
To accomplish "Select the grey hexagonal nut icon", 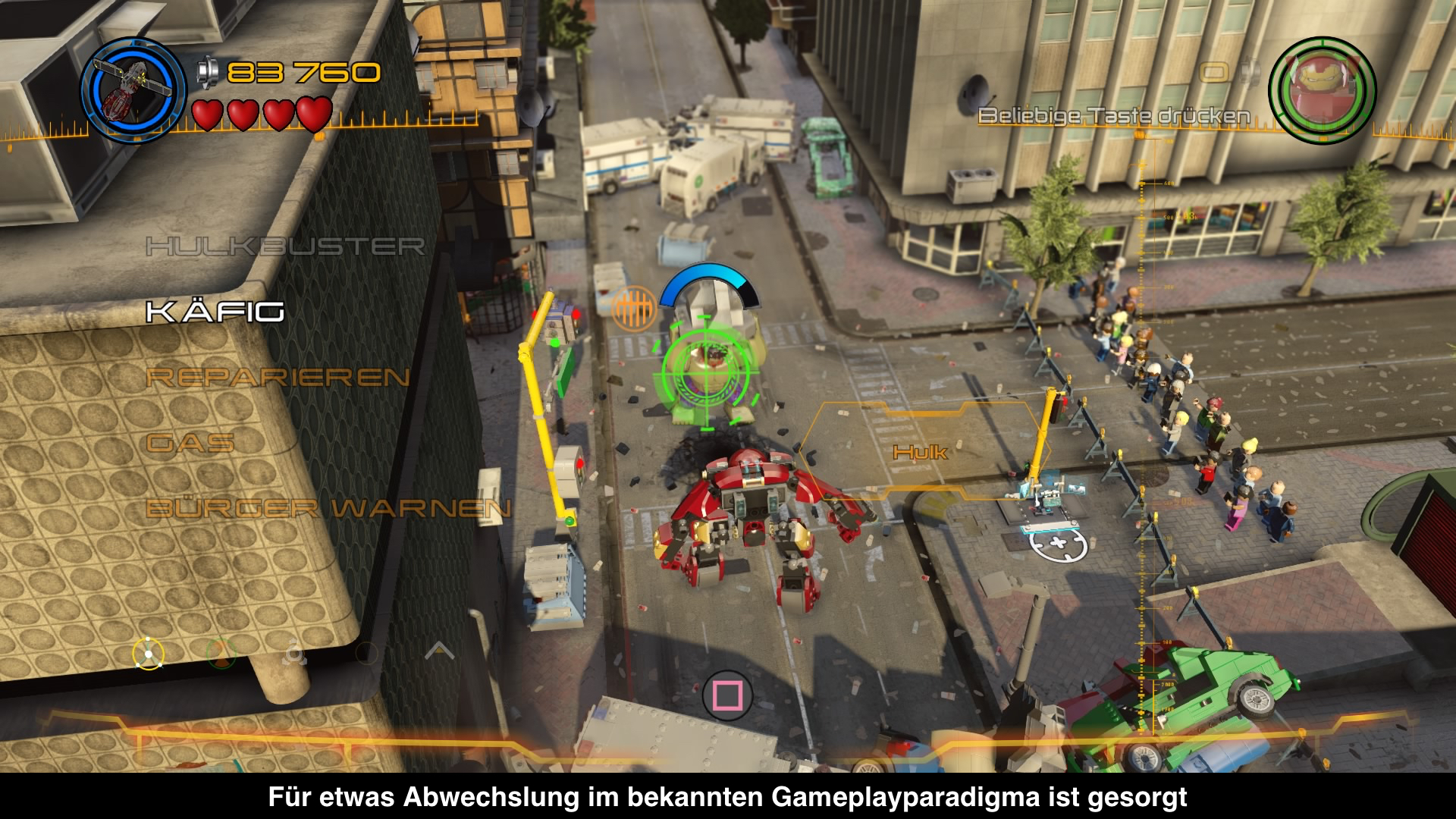I will tap(294, 653).
